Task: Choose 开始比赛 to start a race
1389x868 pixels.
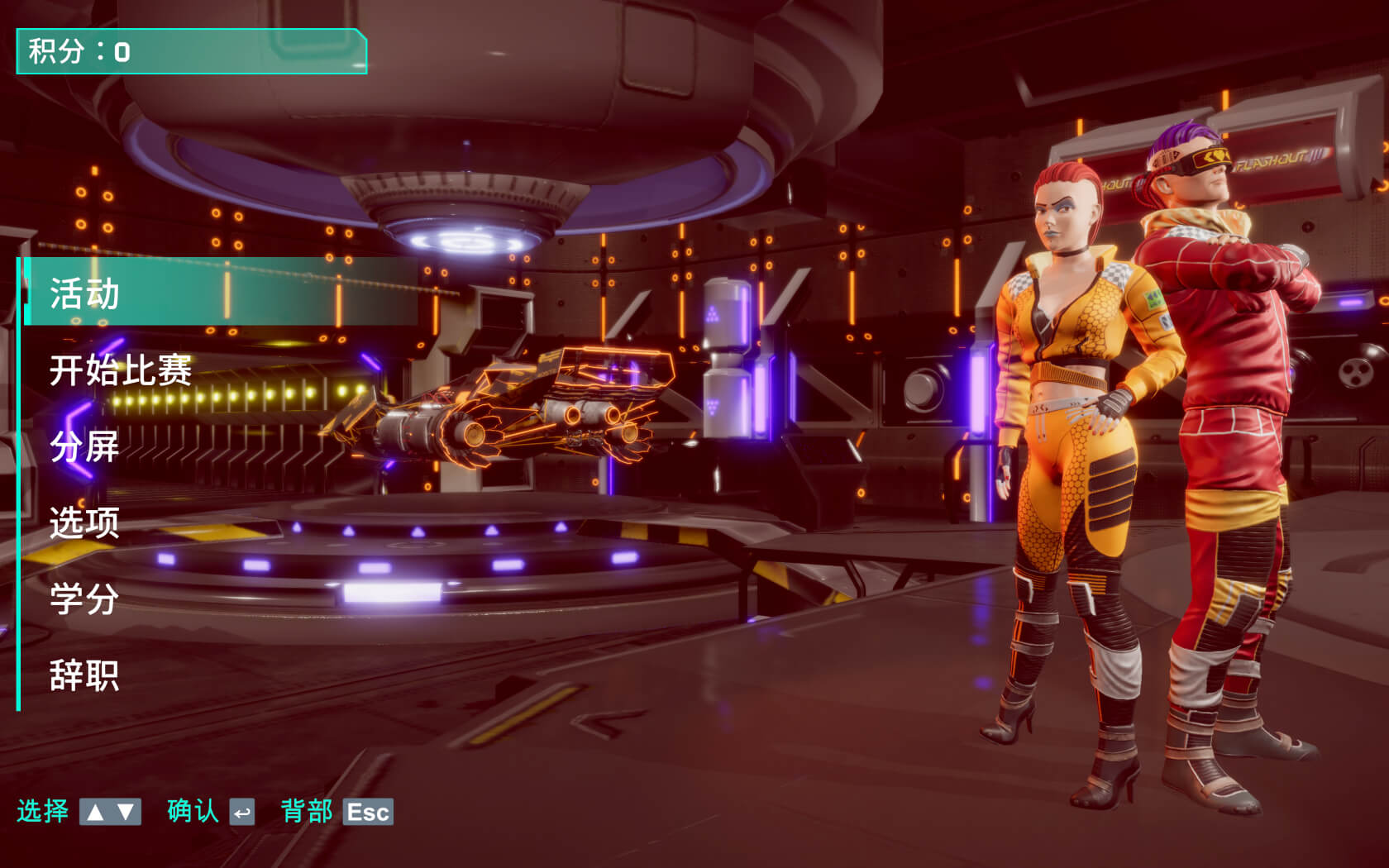Action: [x=121, y=370]
